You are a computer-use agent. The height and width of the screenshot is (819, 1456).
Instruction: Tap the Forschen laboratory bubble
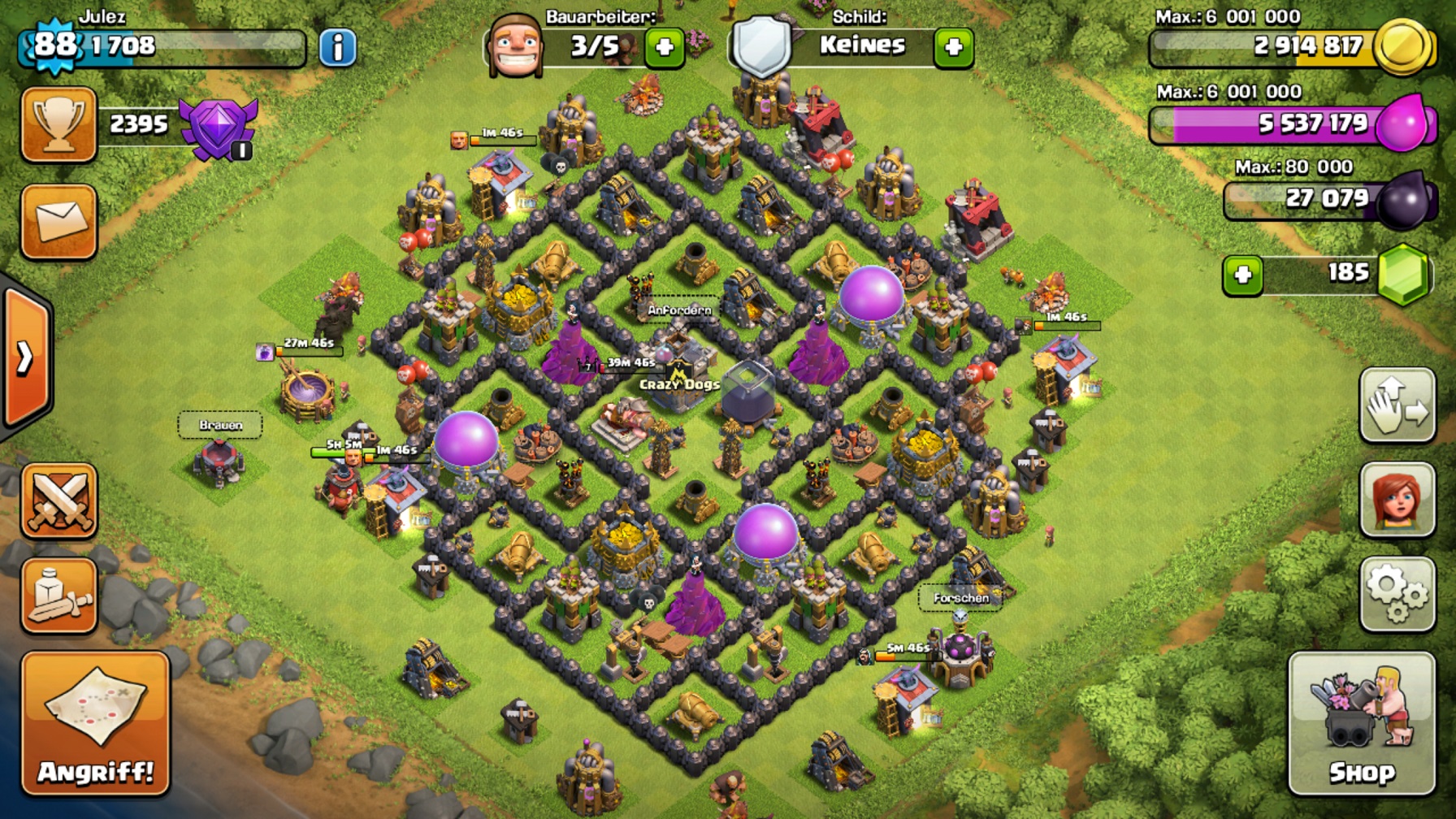pyautogui.click(x=960, y=598)
